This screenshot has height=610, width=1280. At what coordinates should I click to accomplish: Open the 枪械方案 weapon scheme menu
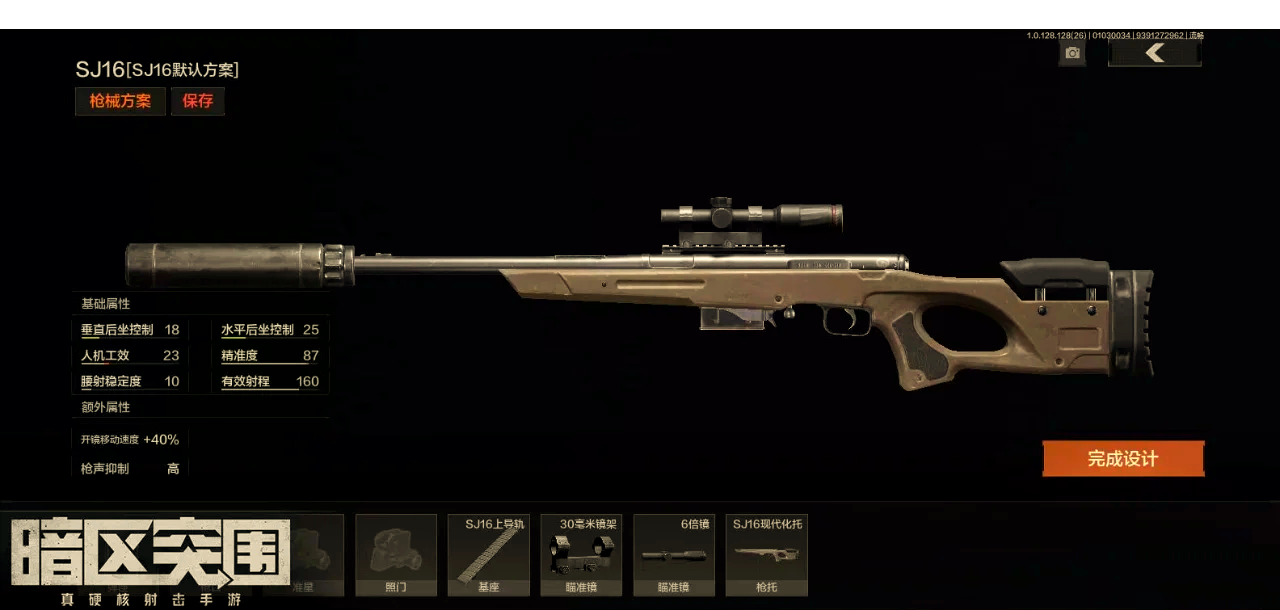click(120, 101)
